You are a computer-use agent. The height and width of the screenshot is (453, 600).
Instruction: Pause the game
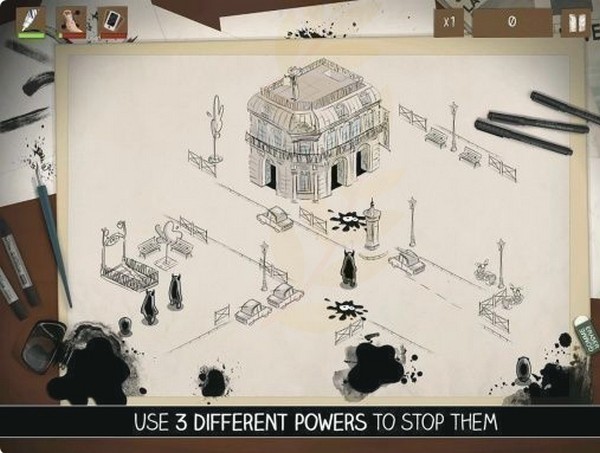(x=575, y=22)
